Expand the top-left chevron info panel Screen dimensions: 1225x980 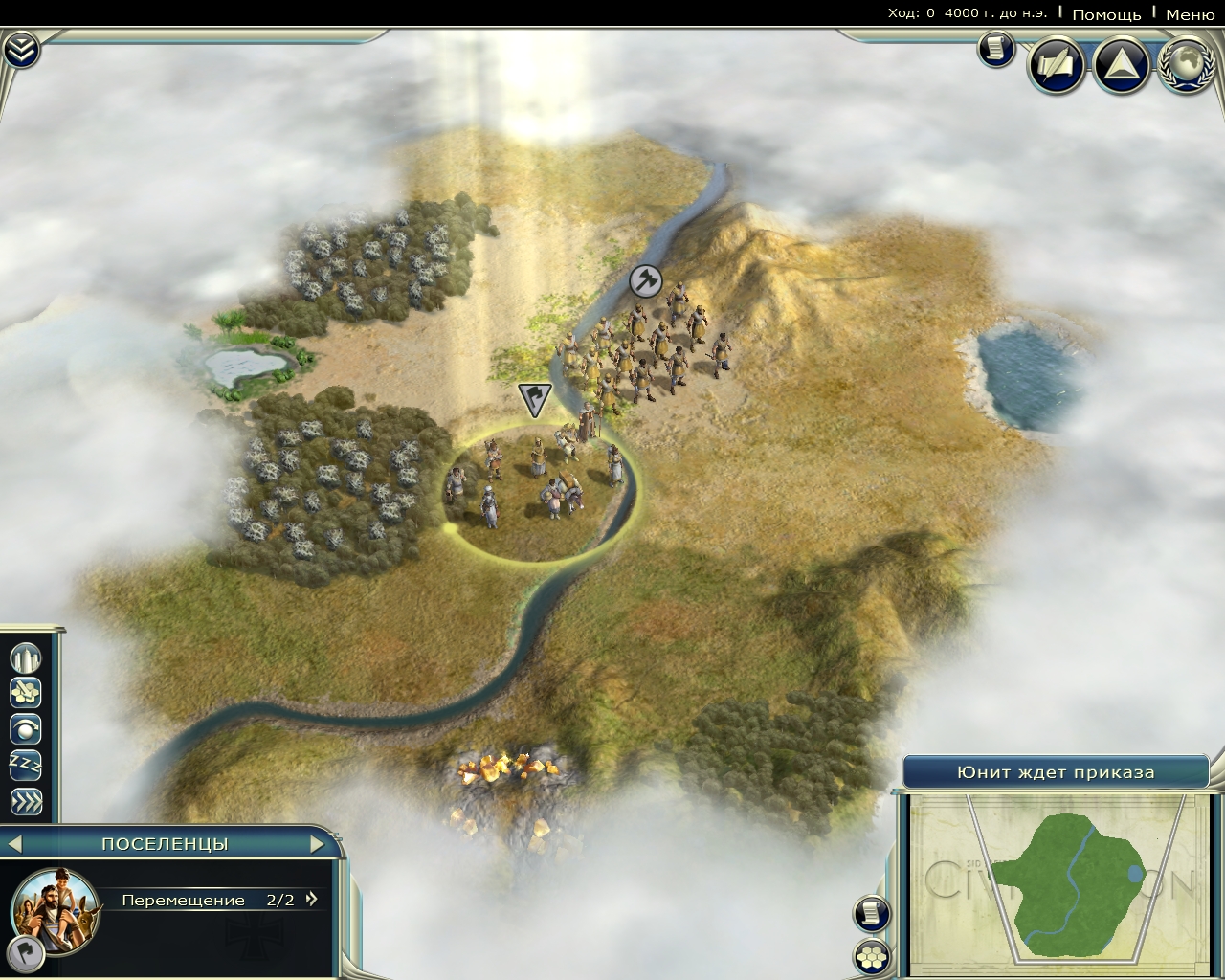21,50
